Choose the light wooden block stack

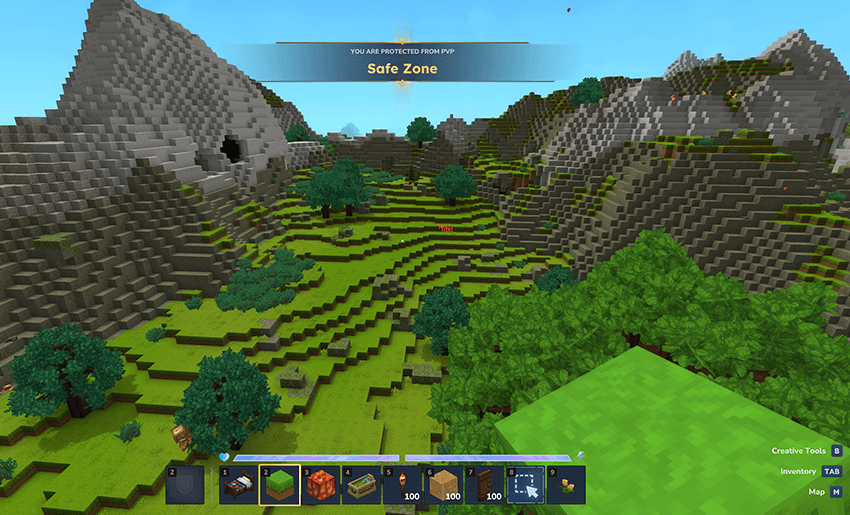[x=443, y=485]
